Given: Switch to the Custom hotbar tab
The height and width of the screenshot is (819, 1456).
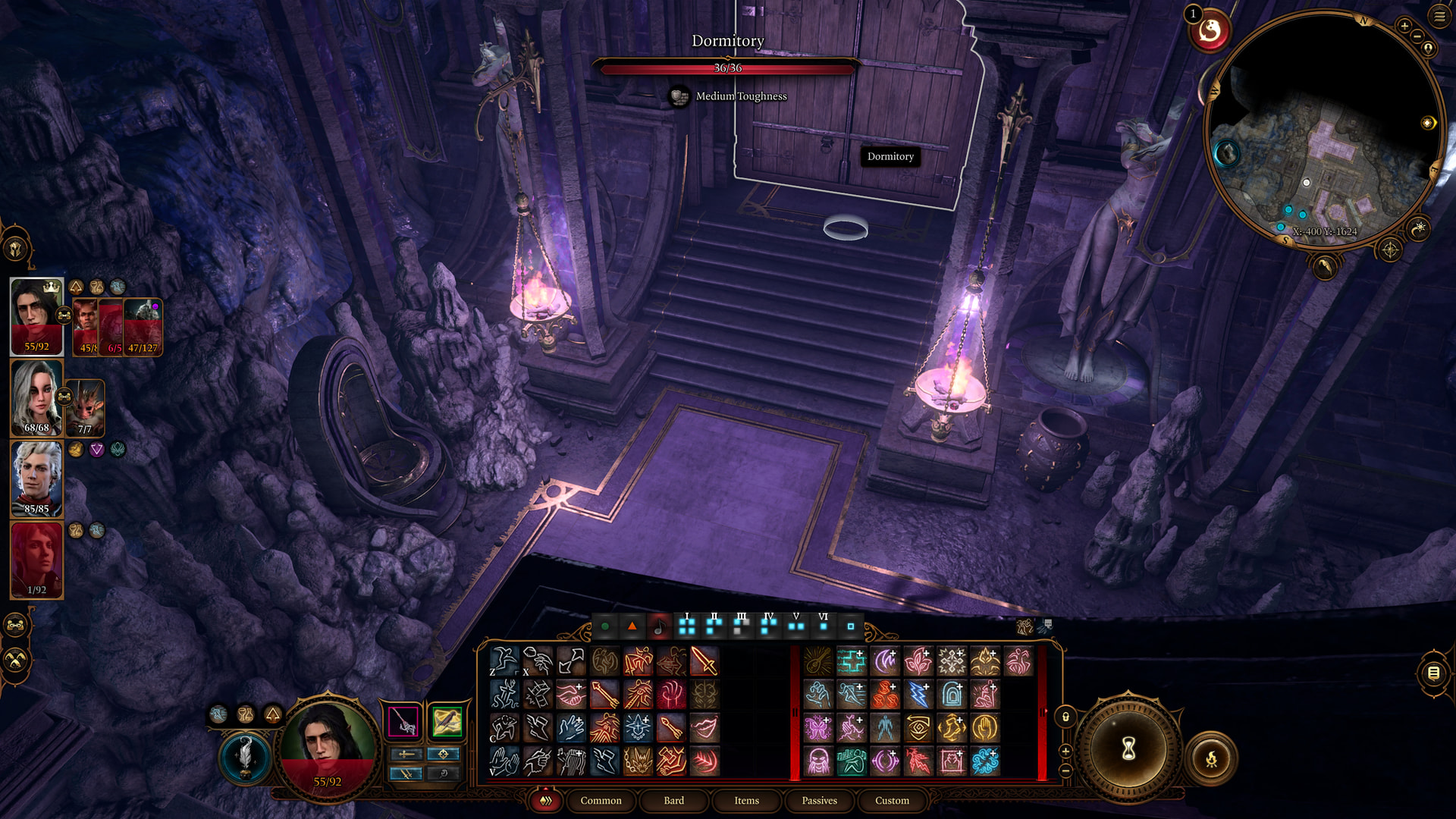Looking at the screenshot, I should [x=892, y=800].
